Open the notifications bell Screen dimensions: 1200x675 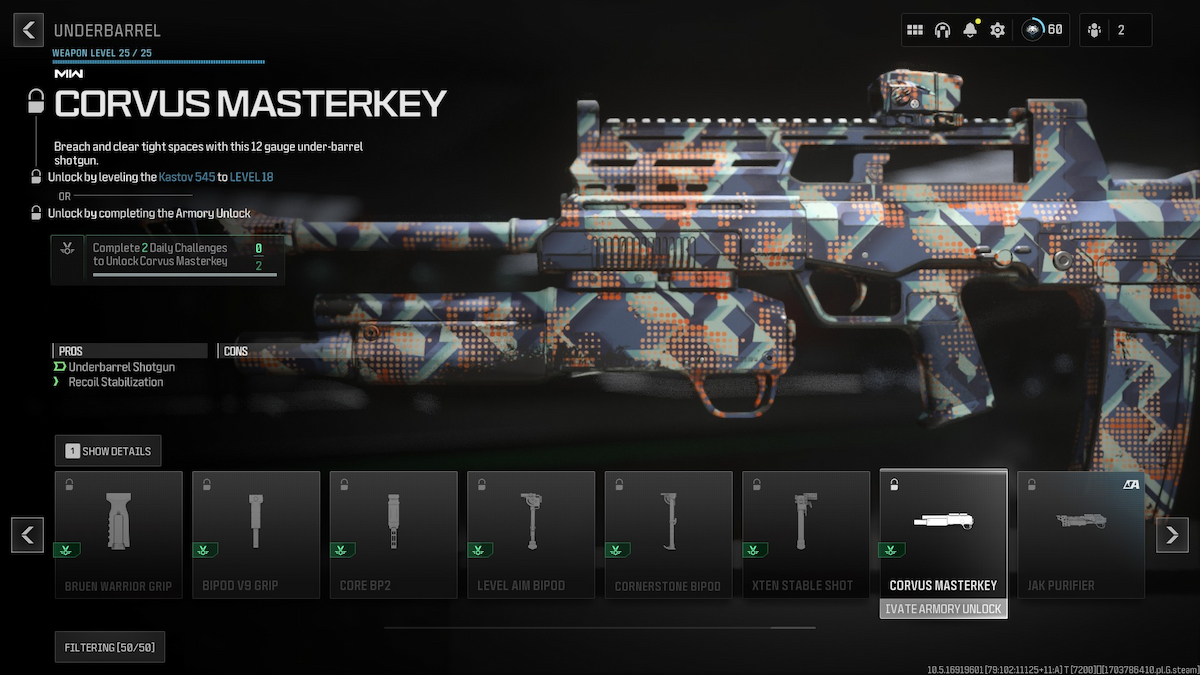pos(969,30)
